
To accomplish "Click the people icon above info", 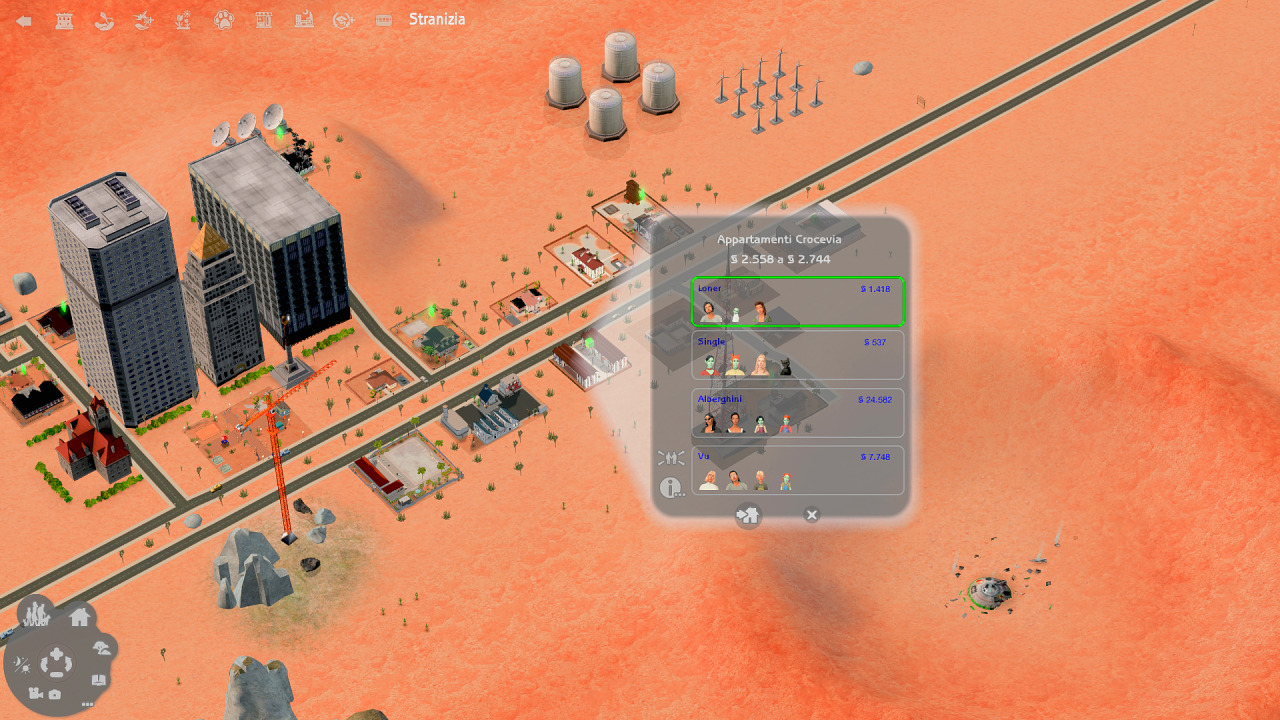I will 671,458.
